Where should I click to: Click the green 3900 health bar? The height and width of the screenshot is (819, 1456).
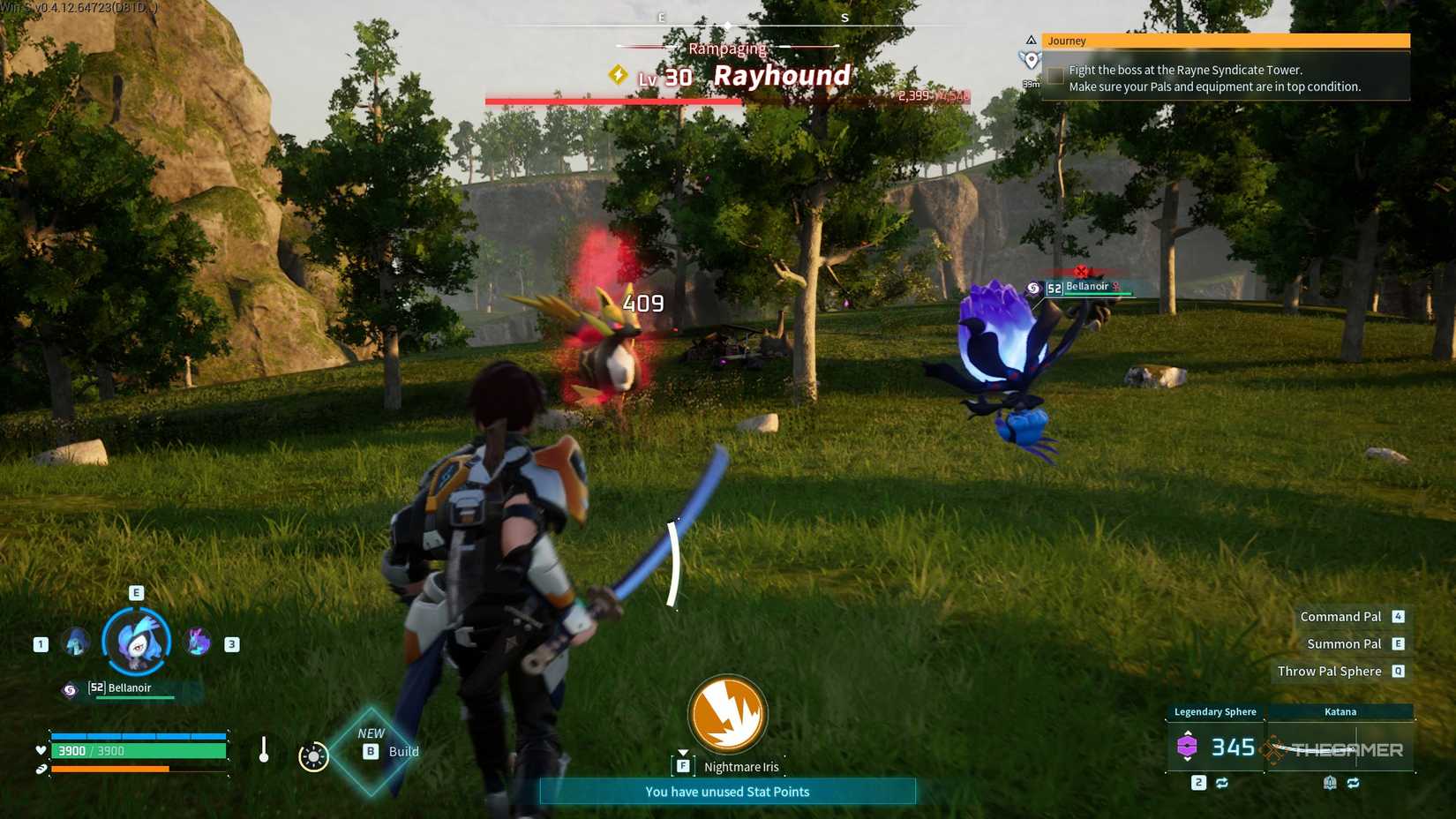[x=138, y=751]
